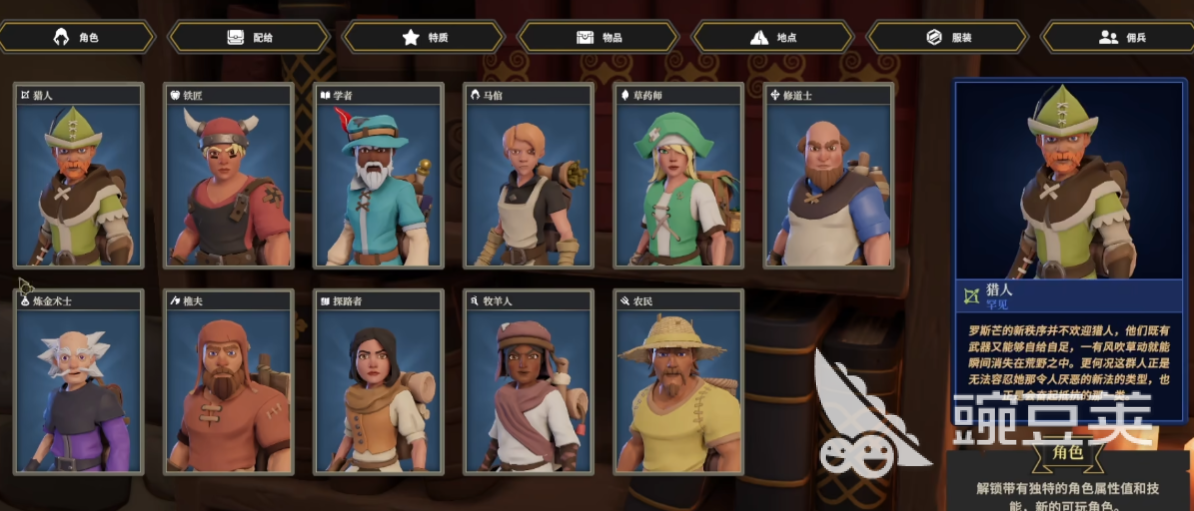The image size is (1194, 511).
Task: Choose the 樵夫 woodcutter character card
Action: (229, 382)
